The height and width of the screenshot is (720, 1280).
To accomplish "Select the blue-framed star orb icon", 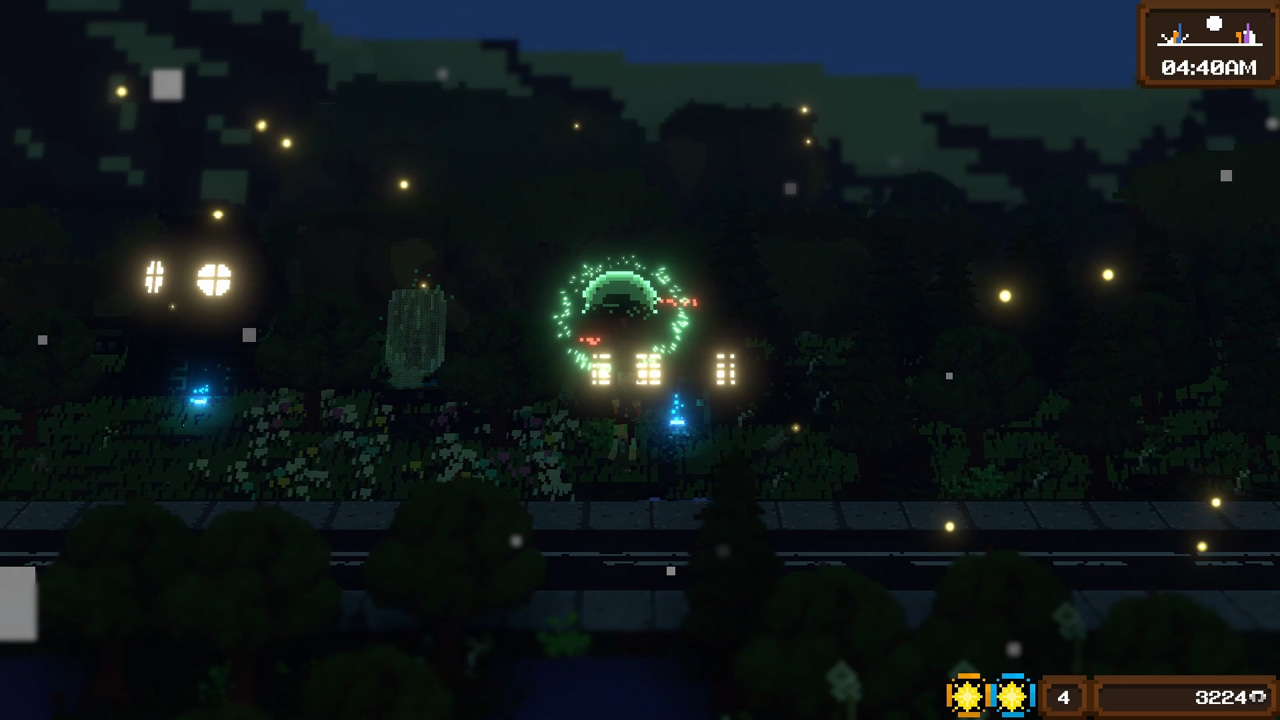I will coord(1011,695).
